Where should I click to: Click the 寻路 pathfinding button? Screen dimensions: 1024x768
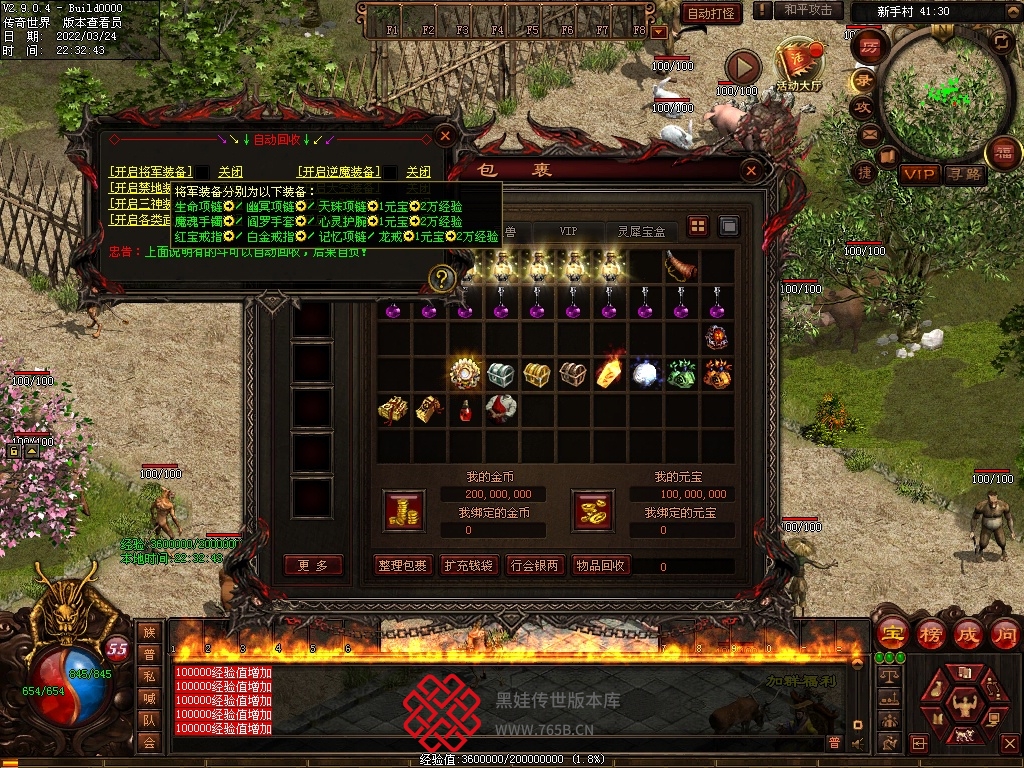(x=964, y=174)
